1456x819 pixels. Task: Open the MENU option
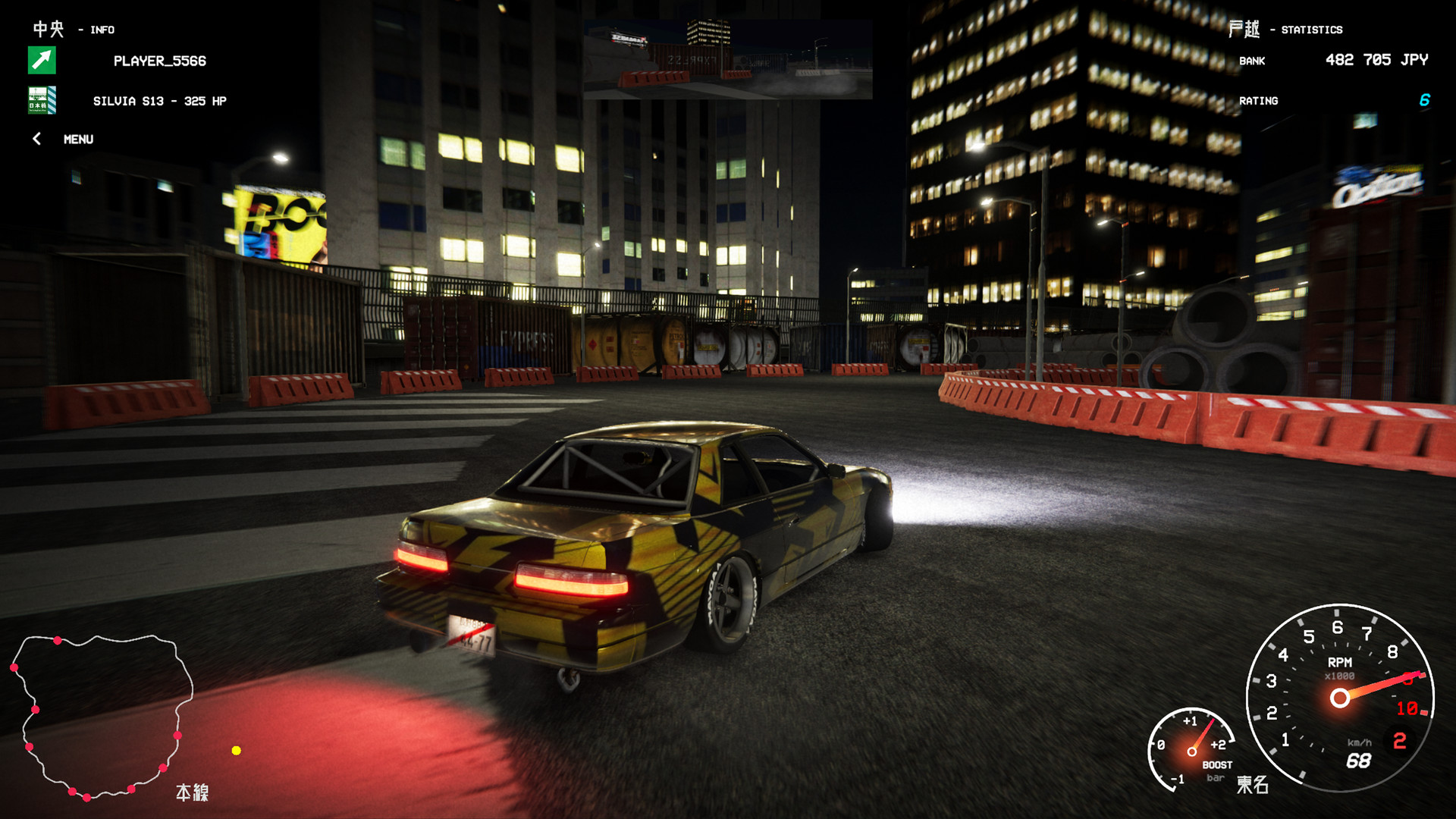(x=78, y=139)
